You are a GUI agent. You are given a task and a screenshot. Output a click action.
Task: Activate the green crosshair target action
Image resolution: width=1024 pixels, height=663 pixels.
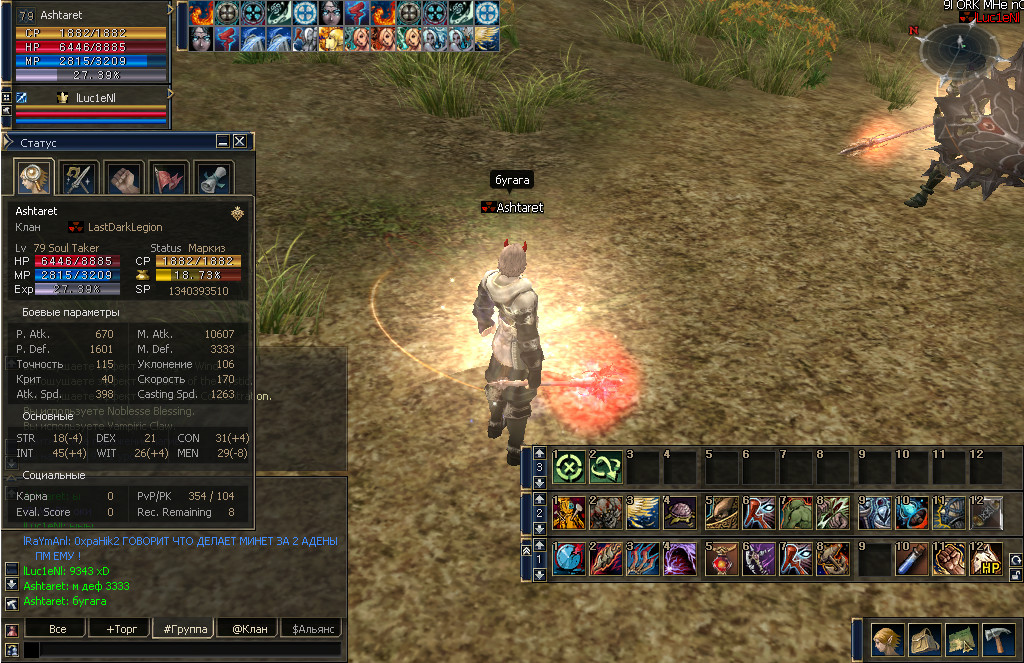[x=569, y=467]
